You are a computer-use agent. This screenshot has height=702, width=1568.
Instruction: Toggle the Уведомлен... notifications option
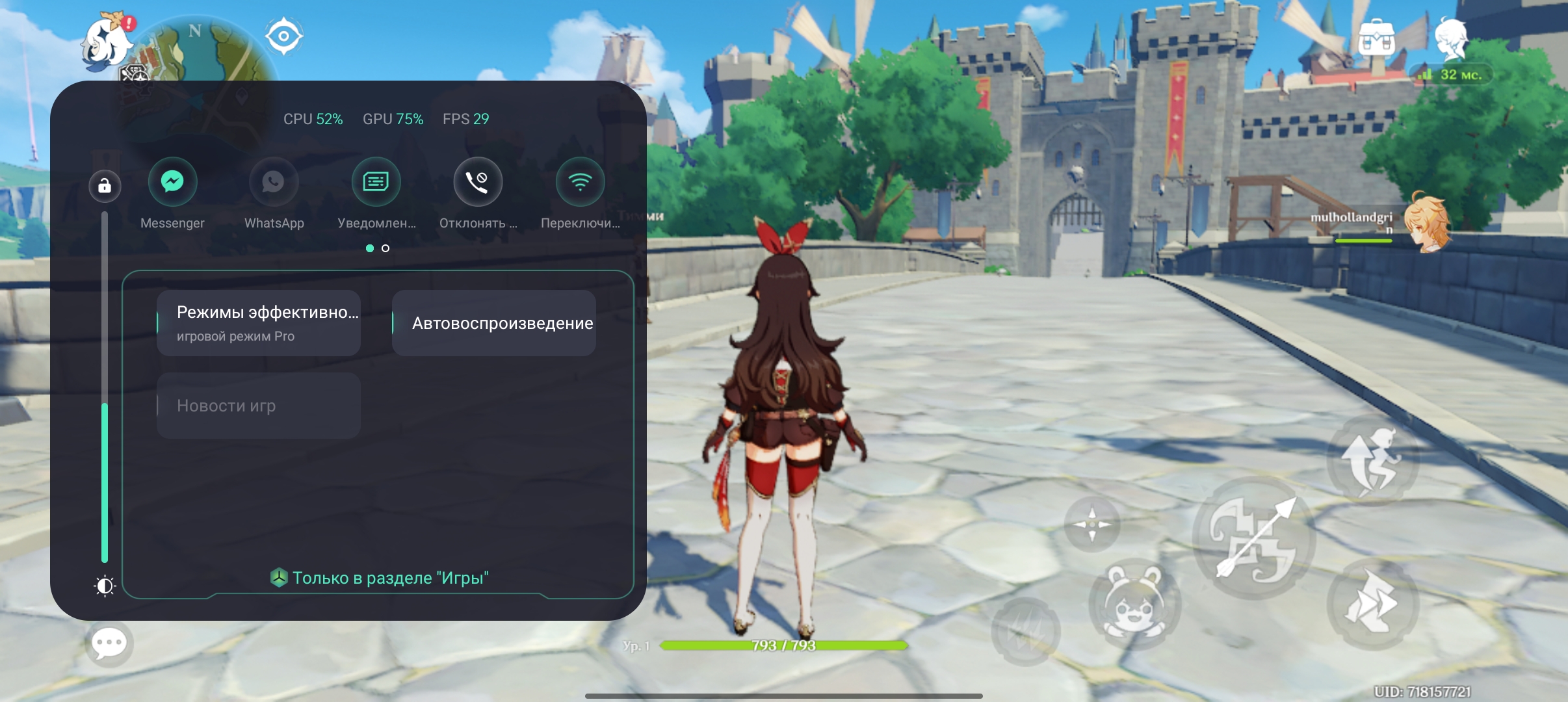376,182
